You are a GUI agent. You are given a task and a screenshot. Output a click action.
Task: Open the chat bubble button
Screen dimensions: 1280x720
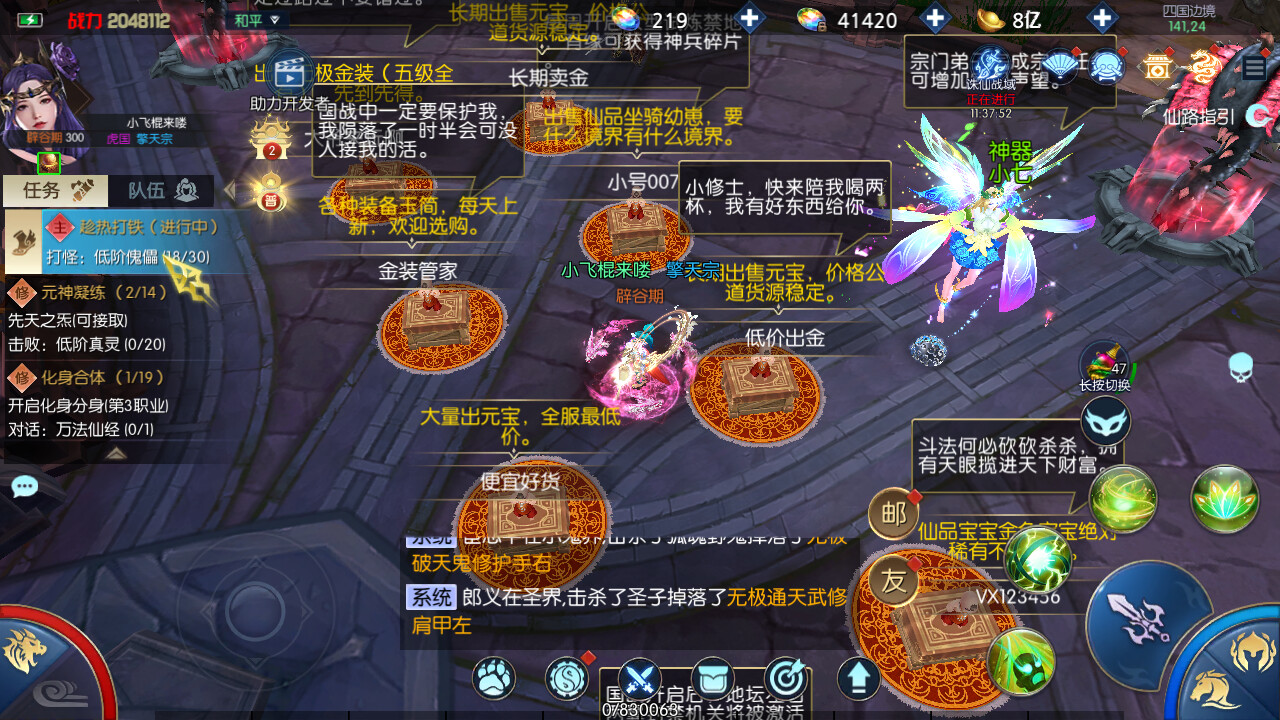[x=24, y=487]
